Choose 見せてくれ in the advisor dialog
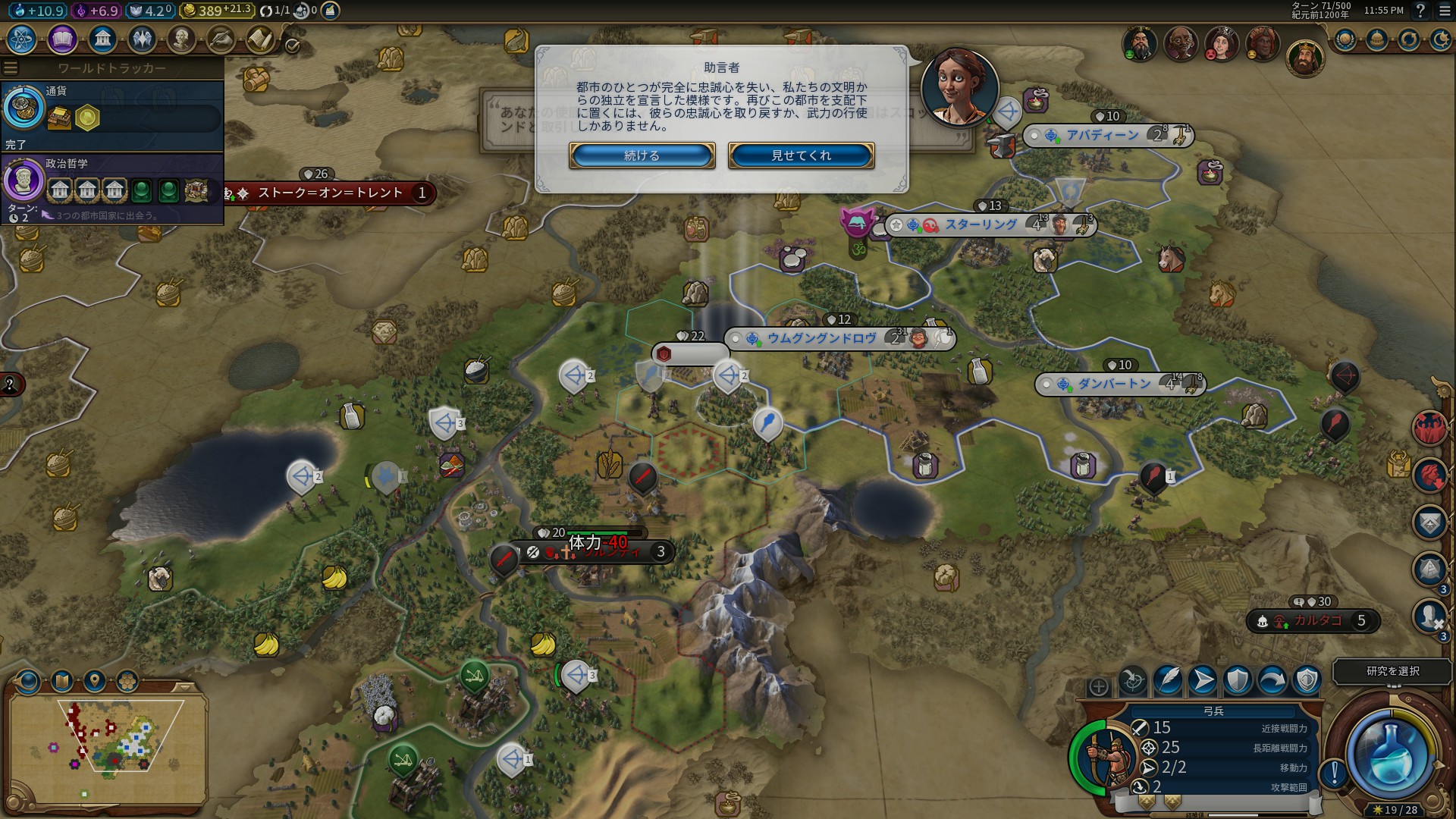 pos(801,155)
